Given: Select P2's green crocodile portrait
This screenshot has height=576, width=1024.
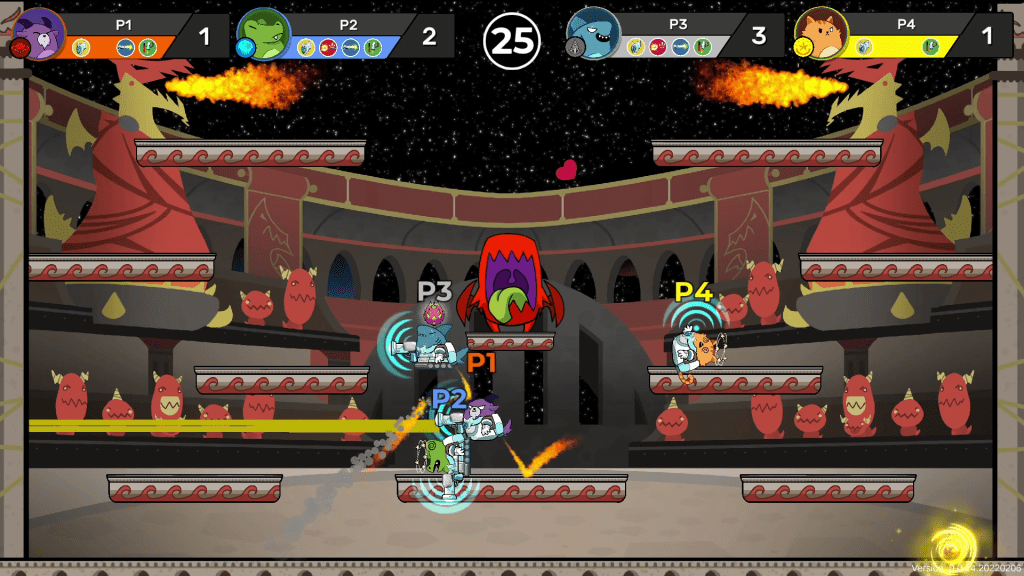Looking at the screenshot, I should point(265,32).
